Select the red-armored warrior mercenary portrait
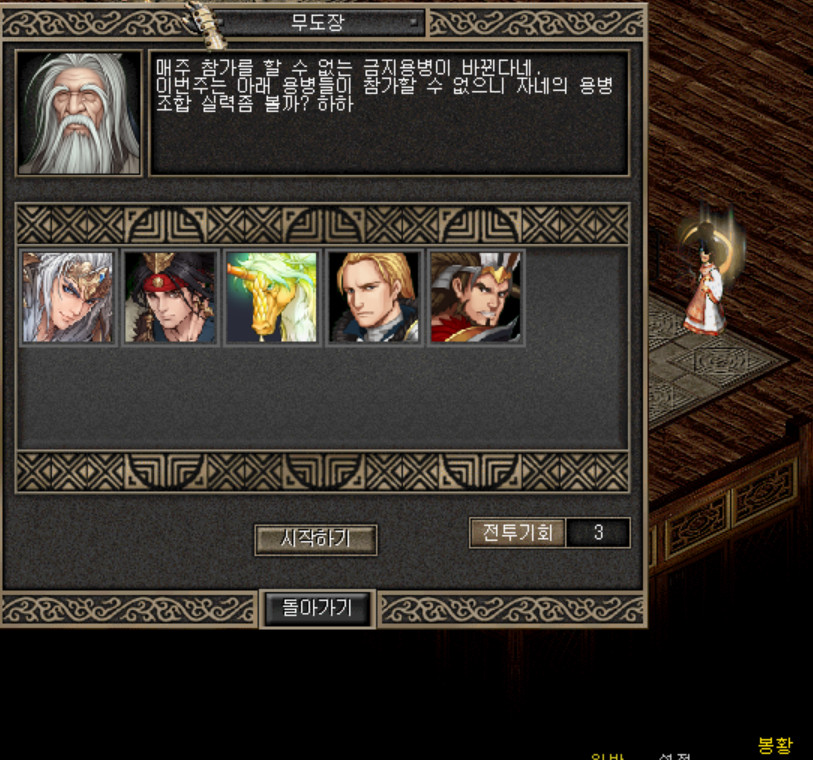The height and width of the screenshot is (760, 813). pos(476,297)
